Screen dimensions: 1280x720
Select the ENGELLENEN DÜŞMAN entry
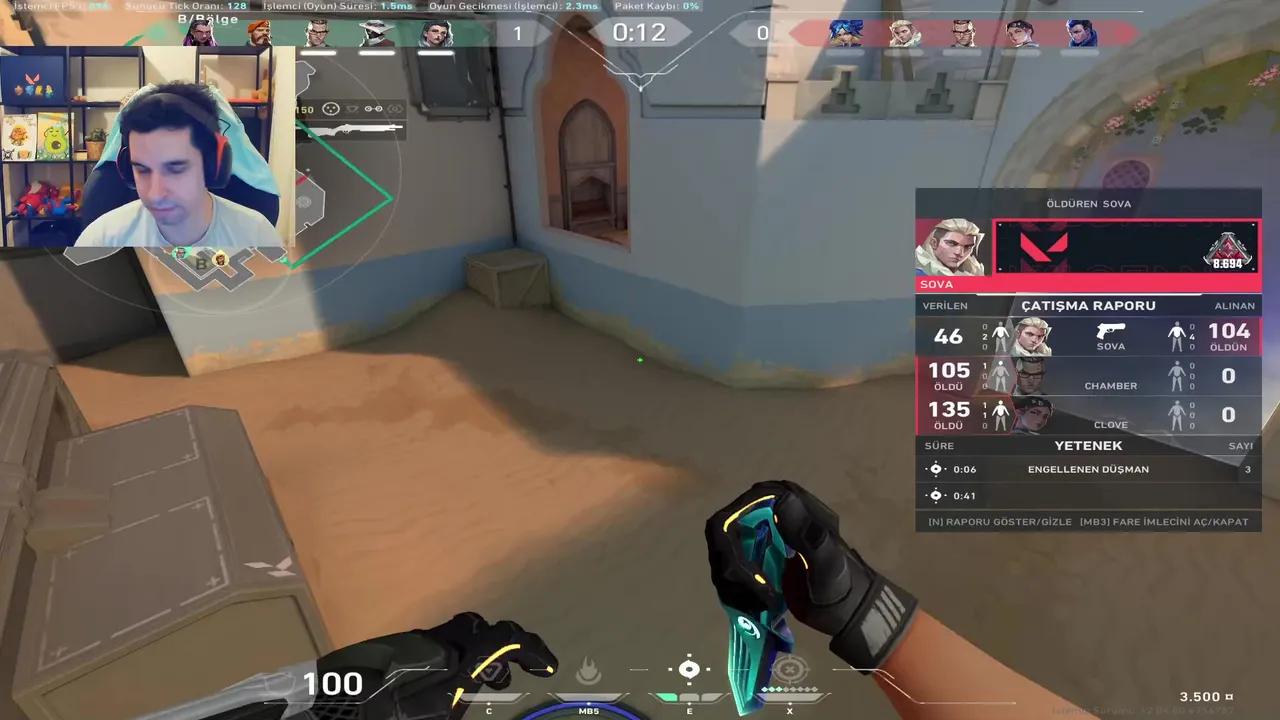pos(1088,468)
